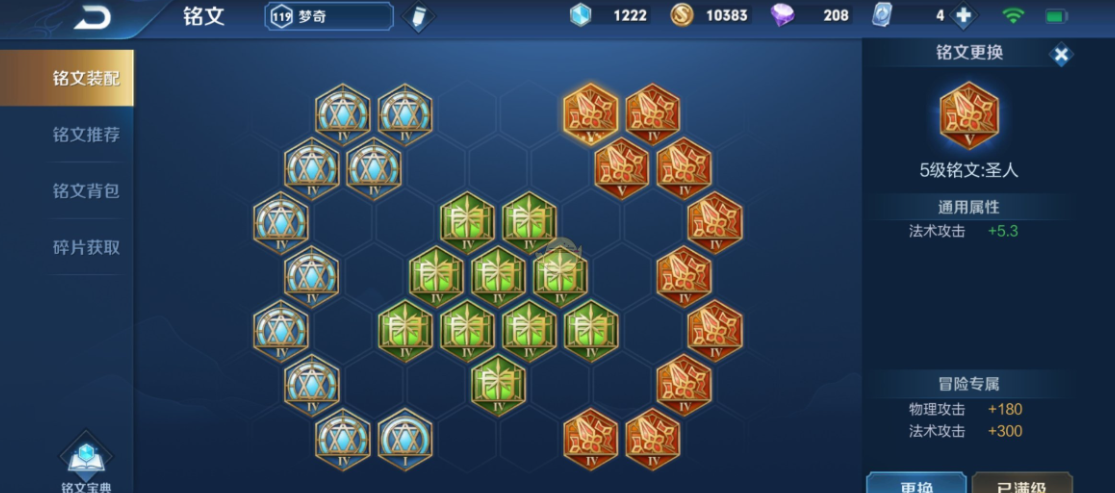Open the 梦奇 rune page dropdown
Viewport: 1115px width, 493px height.
click(x=329, y=16)
